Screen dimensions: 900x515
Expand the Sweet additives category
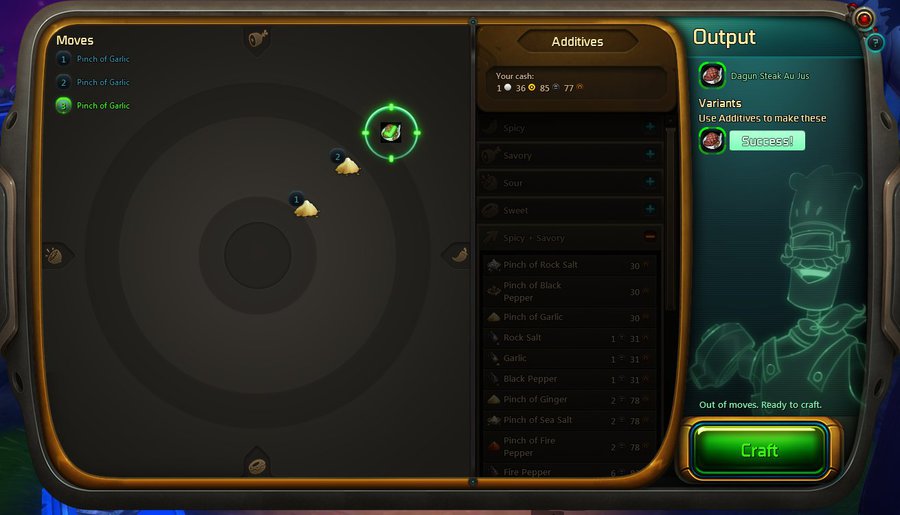pyautogui.click(x=650, y=210)
